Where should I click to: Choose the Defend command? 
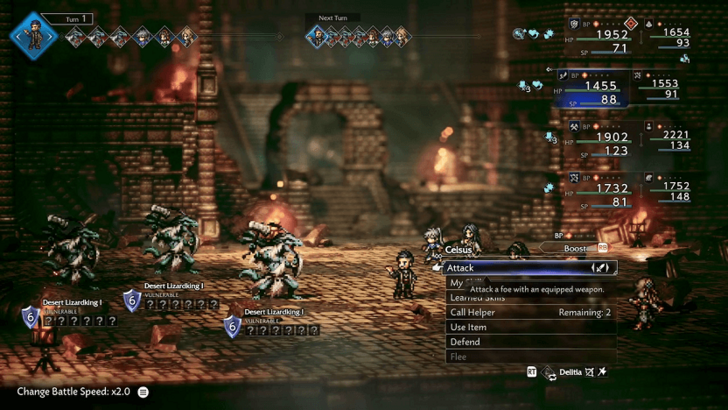click(x=530, y=342)
